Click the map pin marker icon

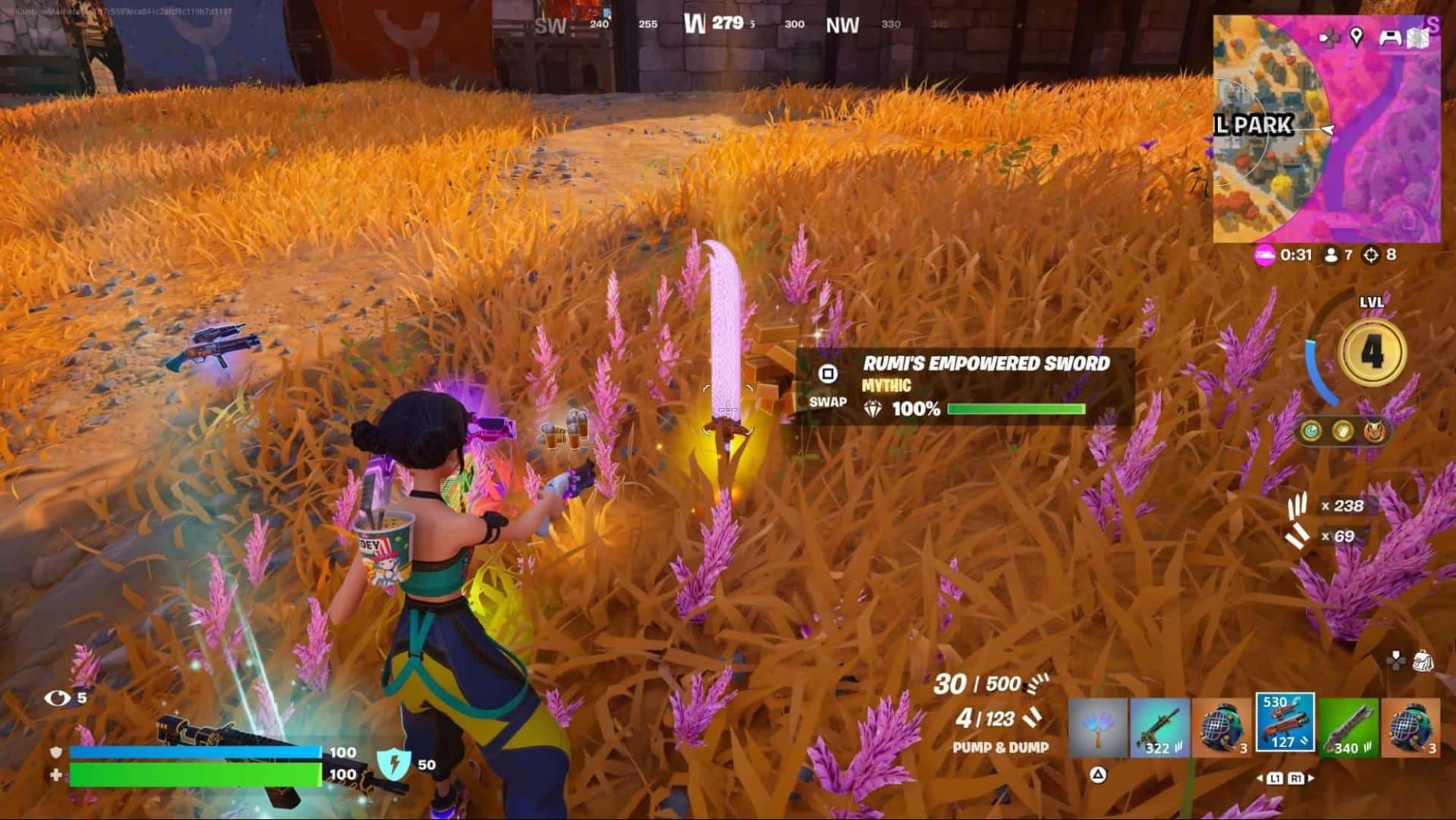pyautogui.click(x=1356, y=36)
